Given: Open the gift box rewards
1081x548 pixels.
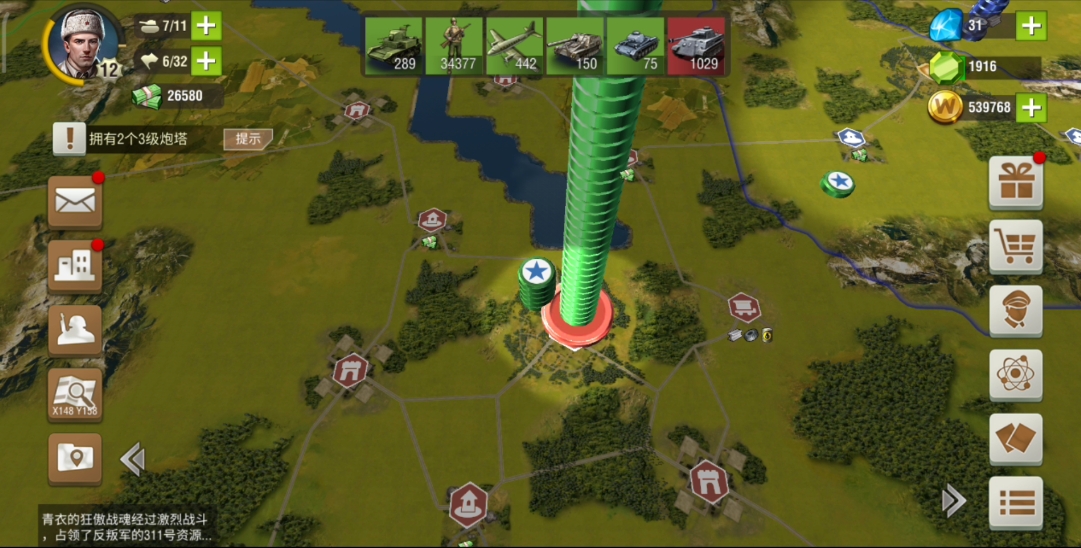Looking at the screenshot, I should tap(1015, 183).
